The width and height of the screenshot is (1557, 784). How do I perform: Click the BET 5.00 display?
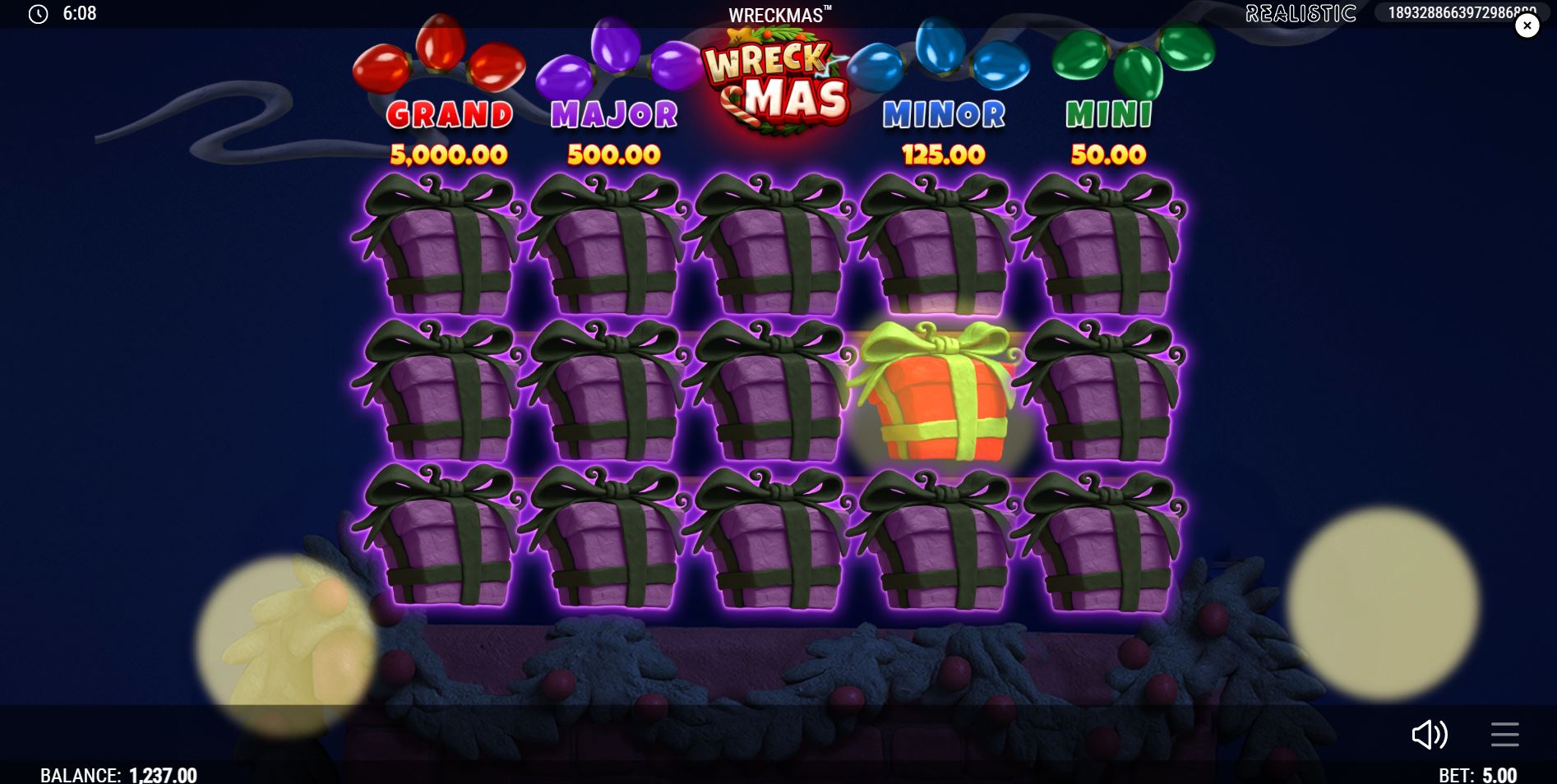pyautogui.click(x=1477, y=773)
